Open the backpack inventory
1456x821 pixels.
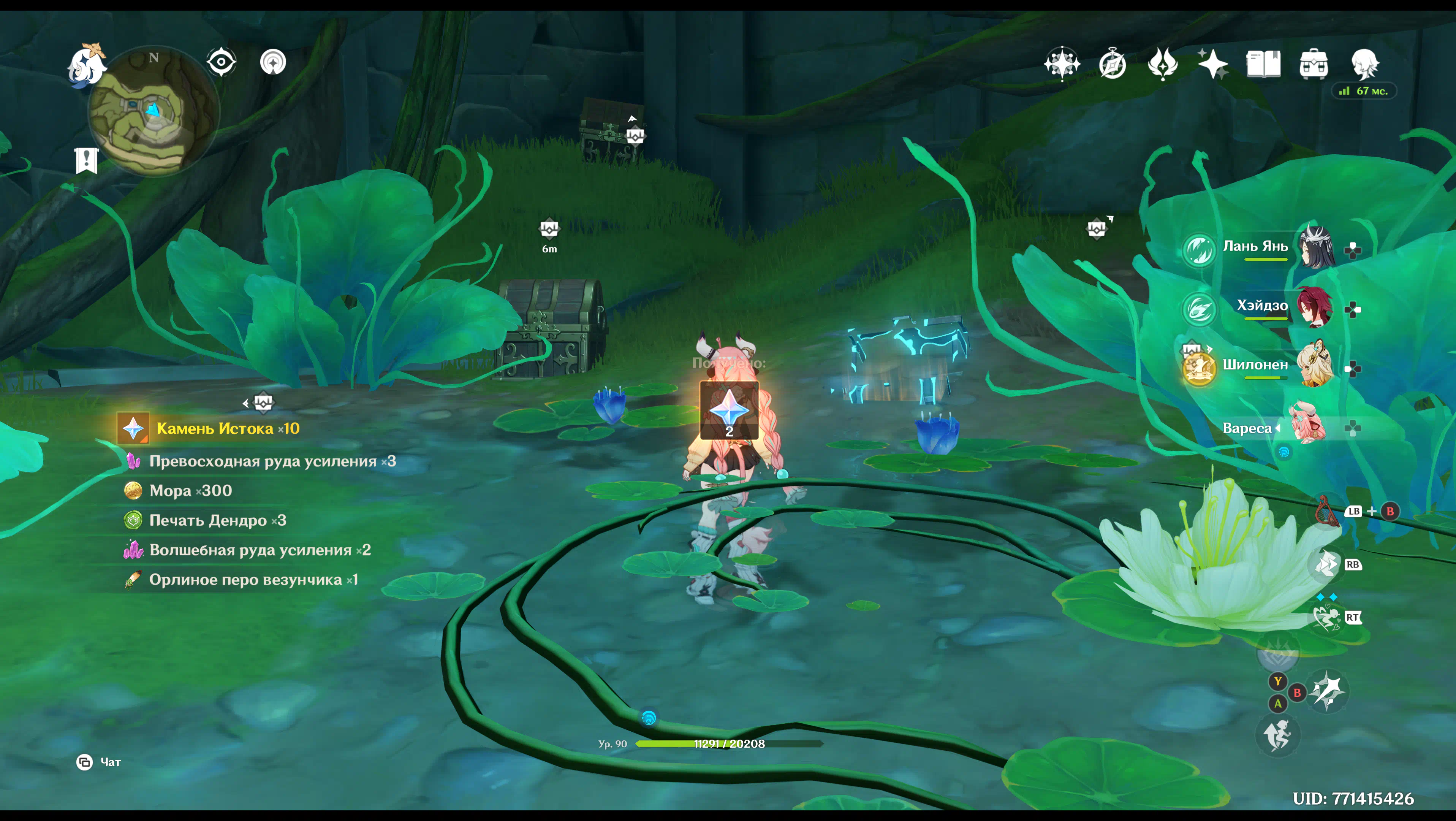point(1313,64)
